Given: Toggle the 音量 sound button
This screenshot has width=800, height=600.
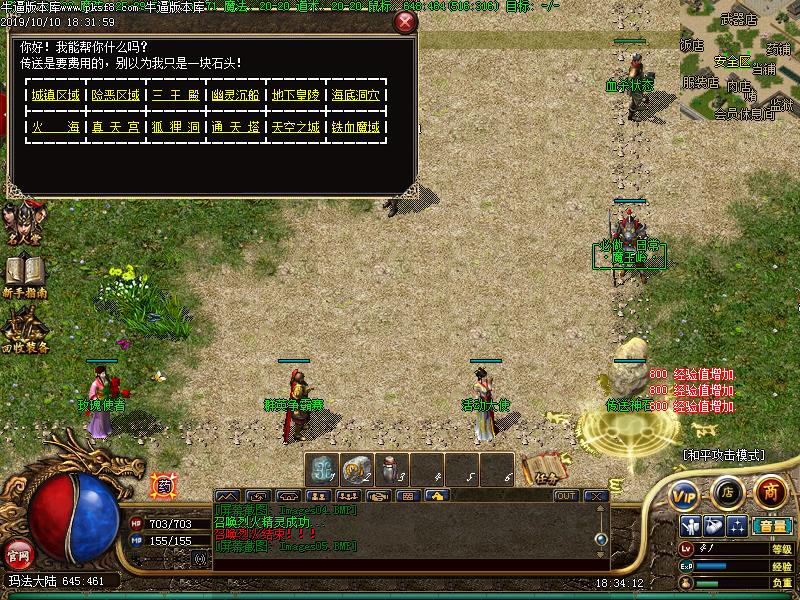Looking at the screenshot, I should [771, 525].
